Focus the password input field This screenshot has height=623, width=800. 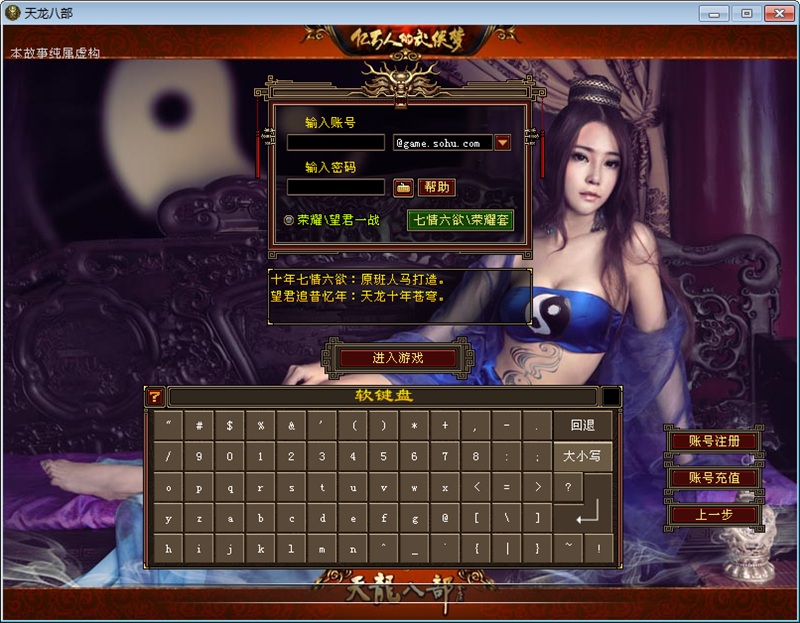pos(335,187)
